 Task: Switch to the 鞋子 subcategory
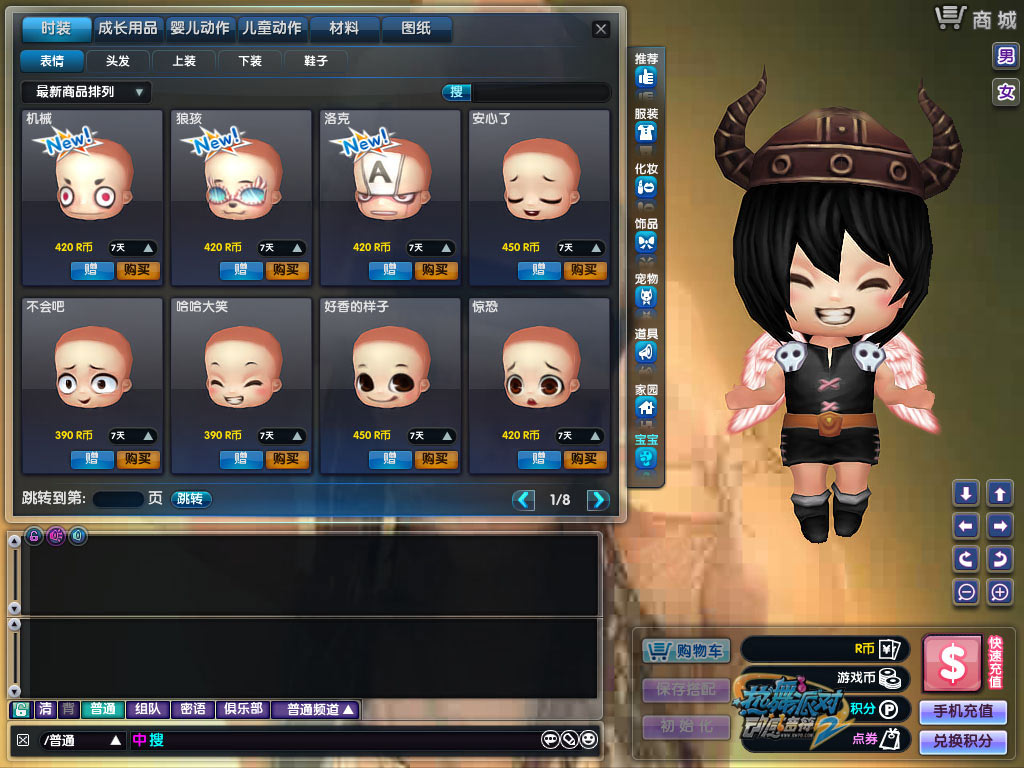[x=315, y=61]
